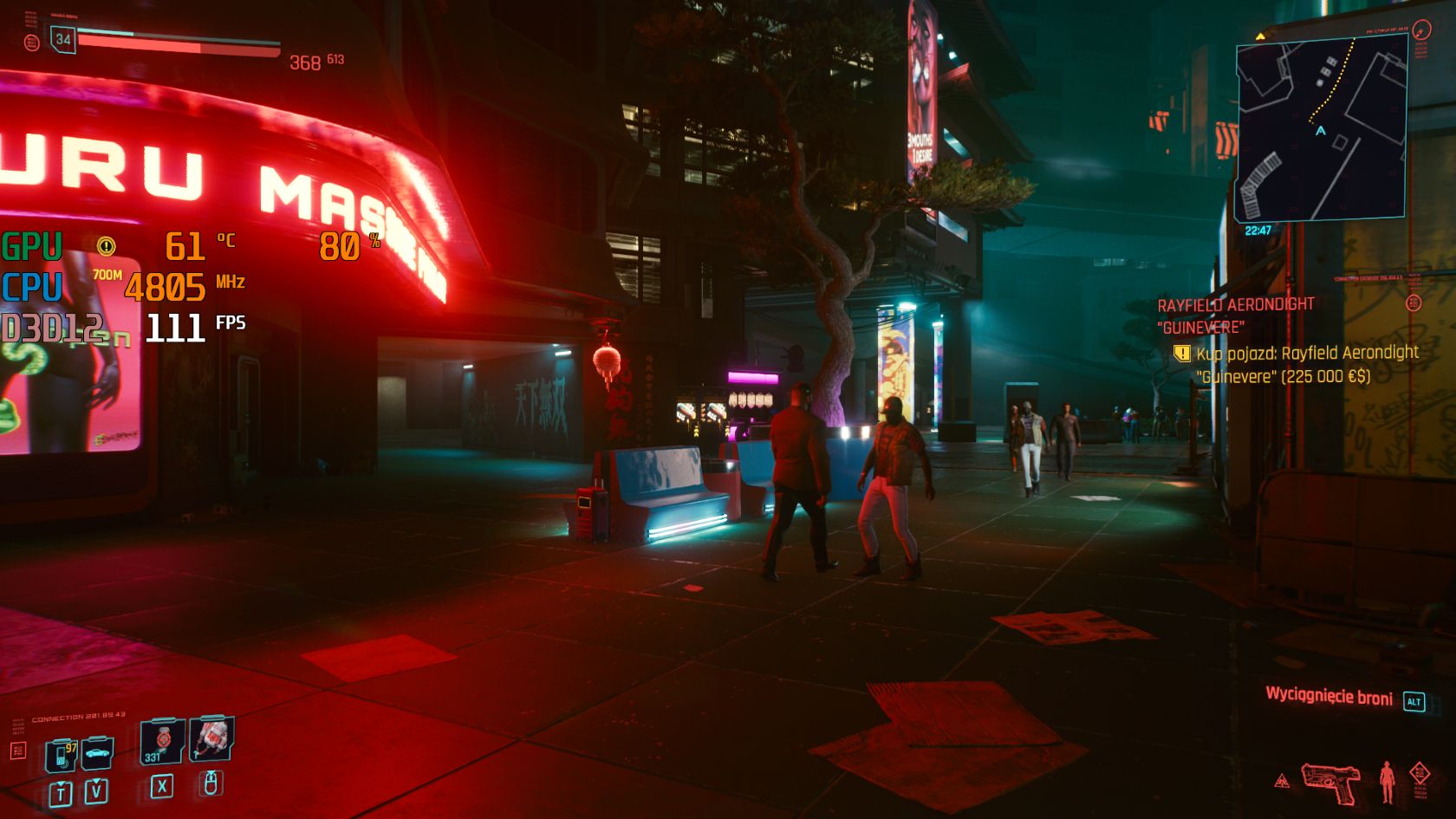Select the phone icon in the hotbar
This screenshot has height=819, width=1456.
(61, 754)
